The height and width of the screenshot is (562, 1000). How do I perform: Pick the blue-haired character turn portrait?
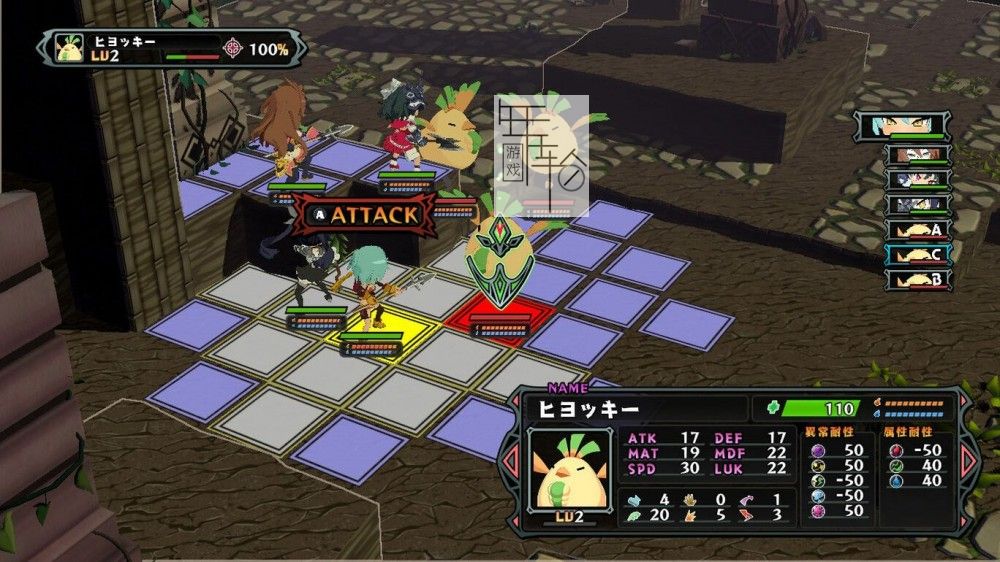916,180
